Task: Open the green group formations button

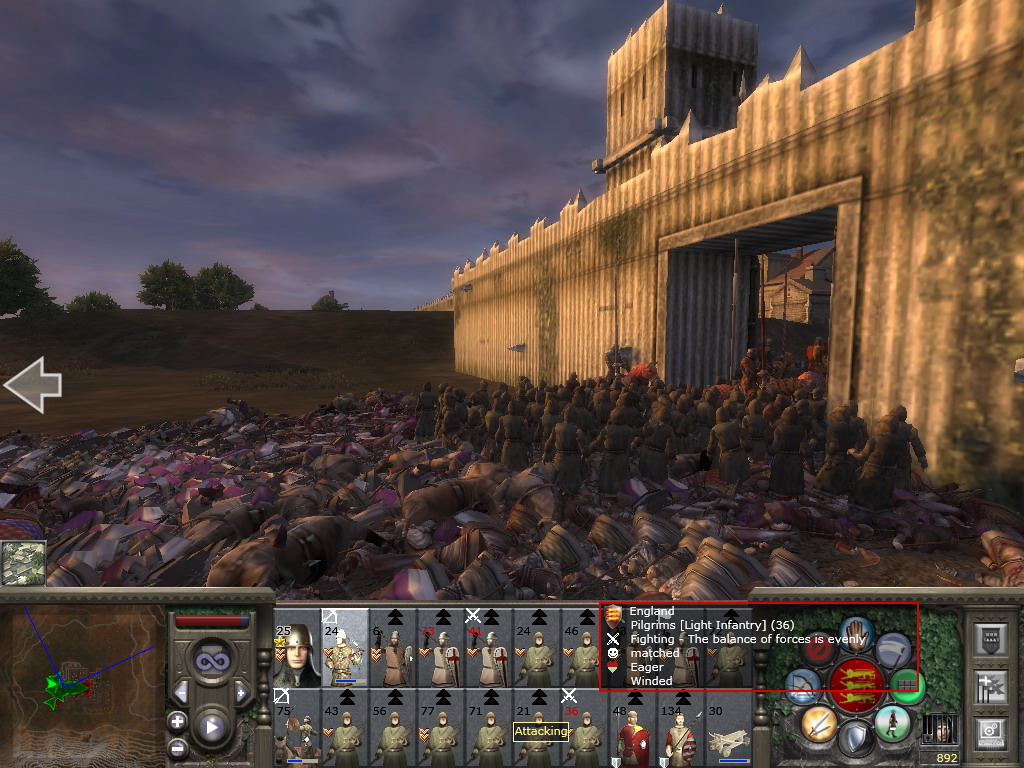Action: tap(907, 685)
